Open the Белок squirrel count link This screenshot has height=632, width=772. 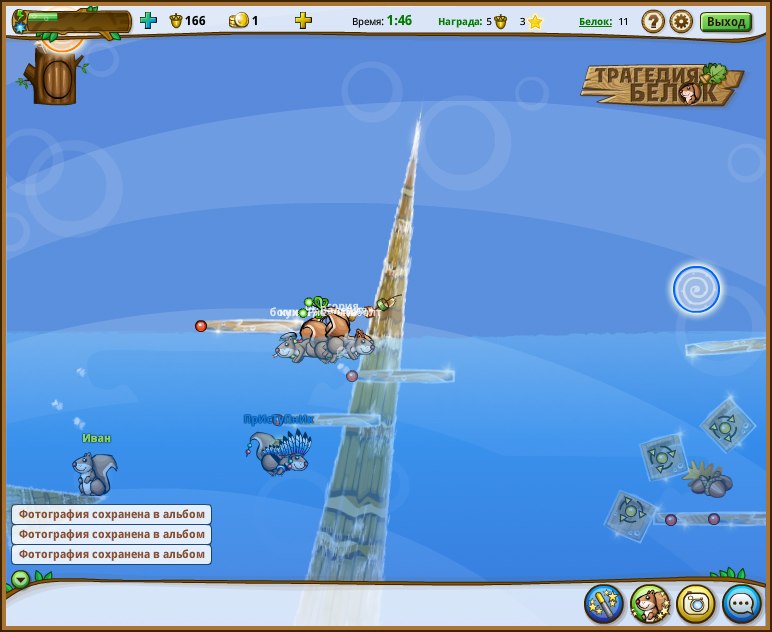click(x=595, y=21)
